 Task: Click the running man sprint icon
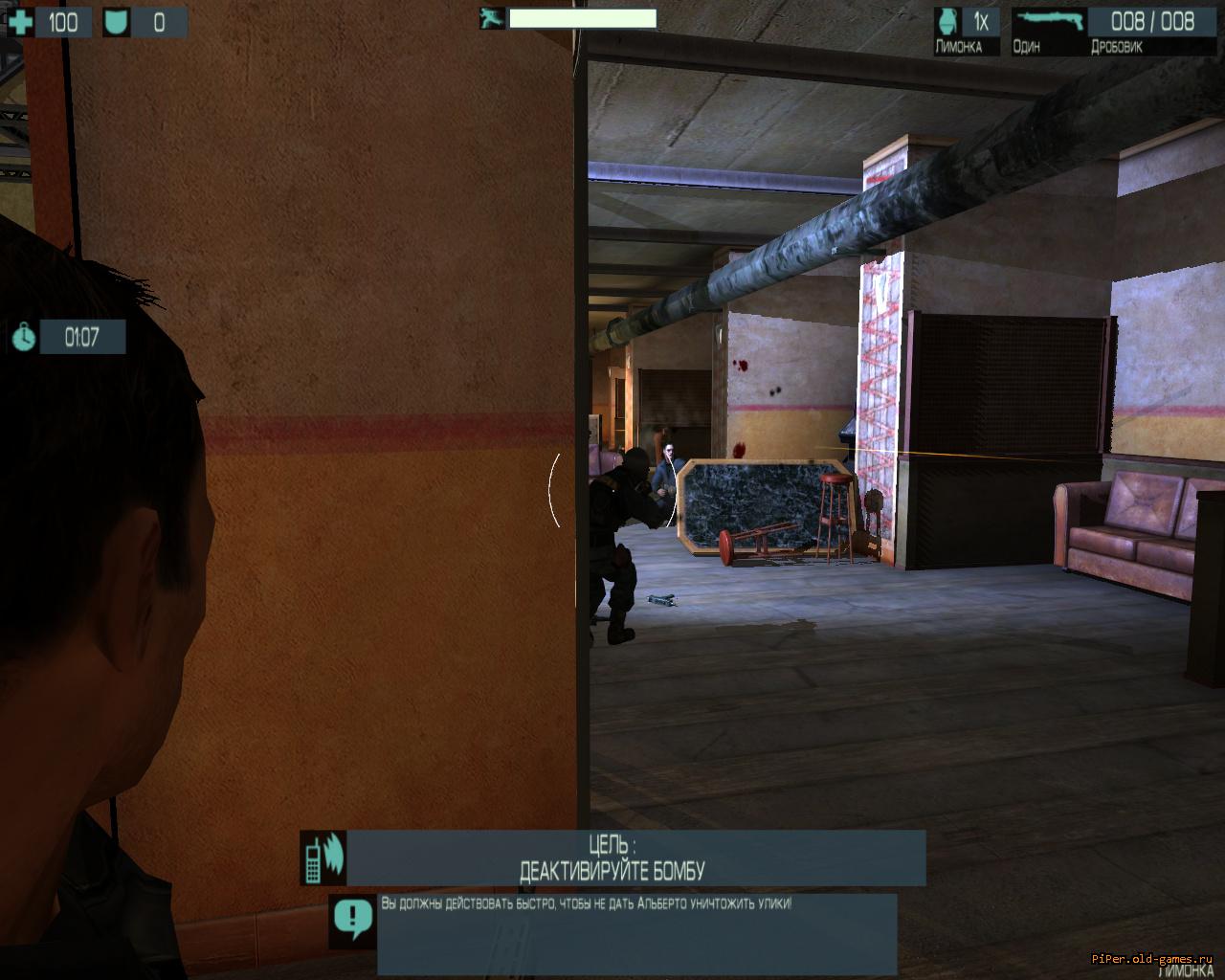coord(492,18)
